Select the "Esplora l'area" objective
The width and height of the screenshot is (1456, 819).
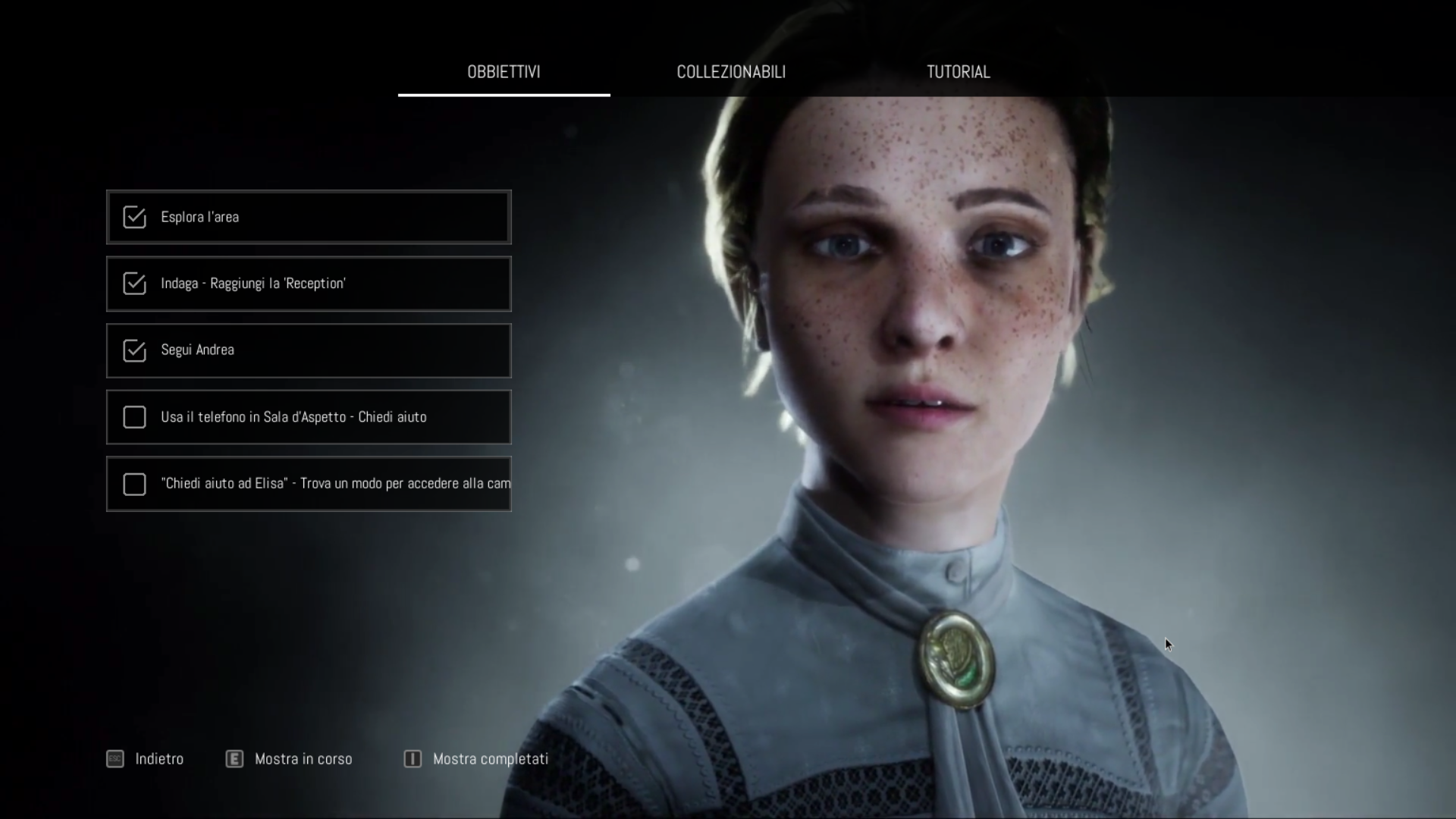(309, 217)
